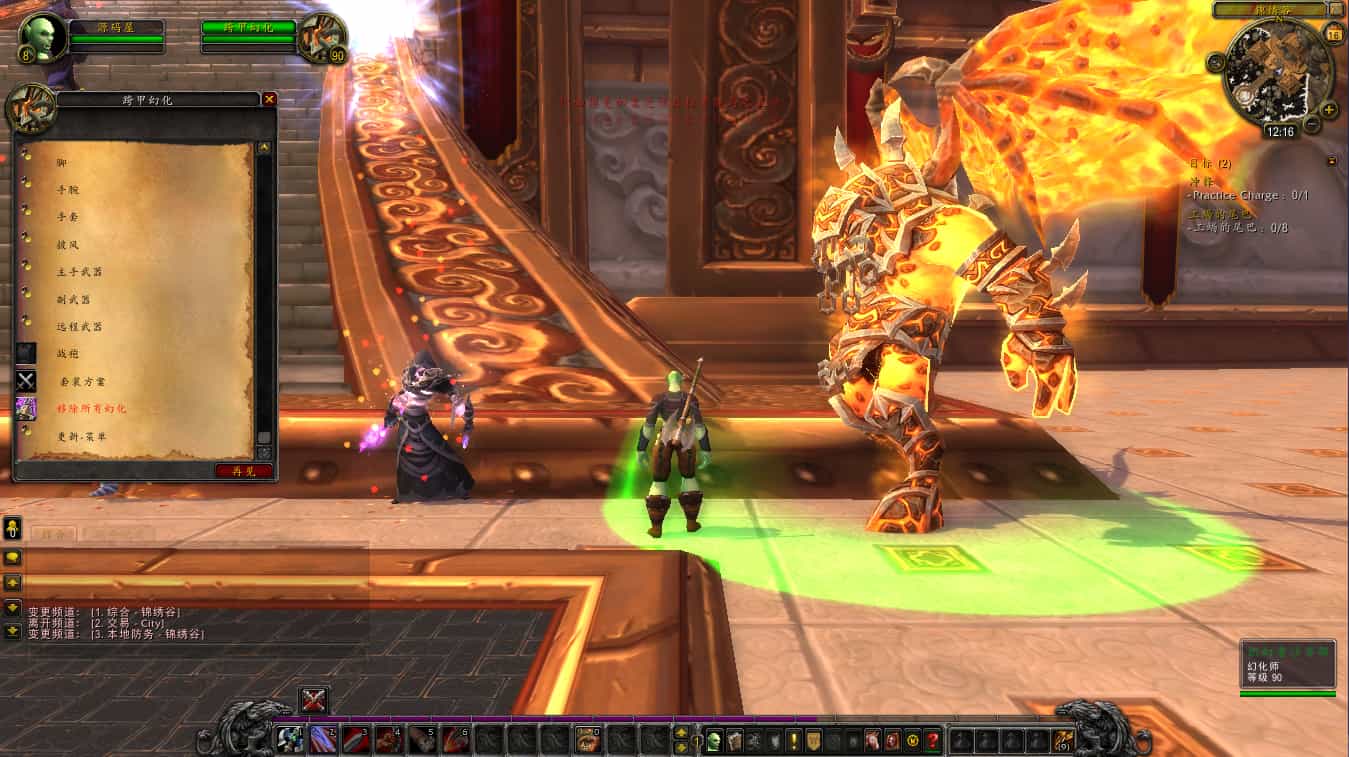Click the red 再见 (goodbye) button
1349x757 pixels.
click(243, 470)
